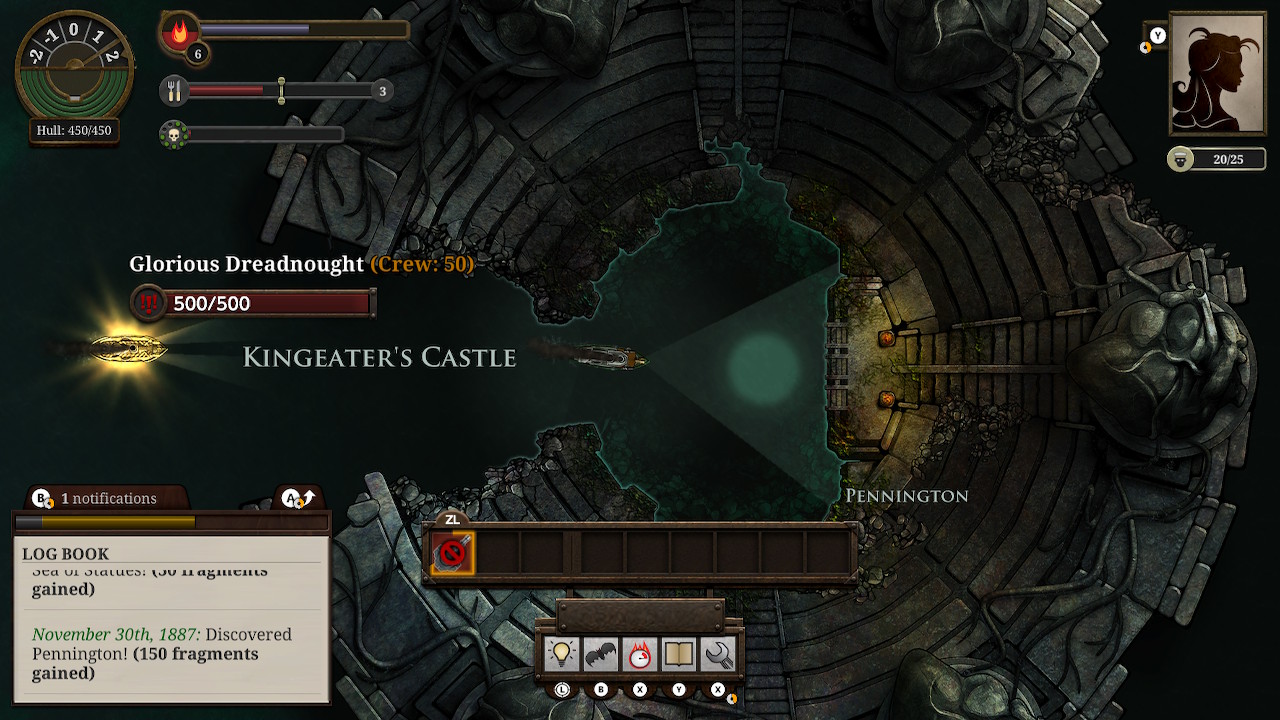The image size is (1280, 720).
Task: Launch the zee-bat scout
Action: coord(600,654)
